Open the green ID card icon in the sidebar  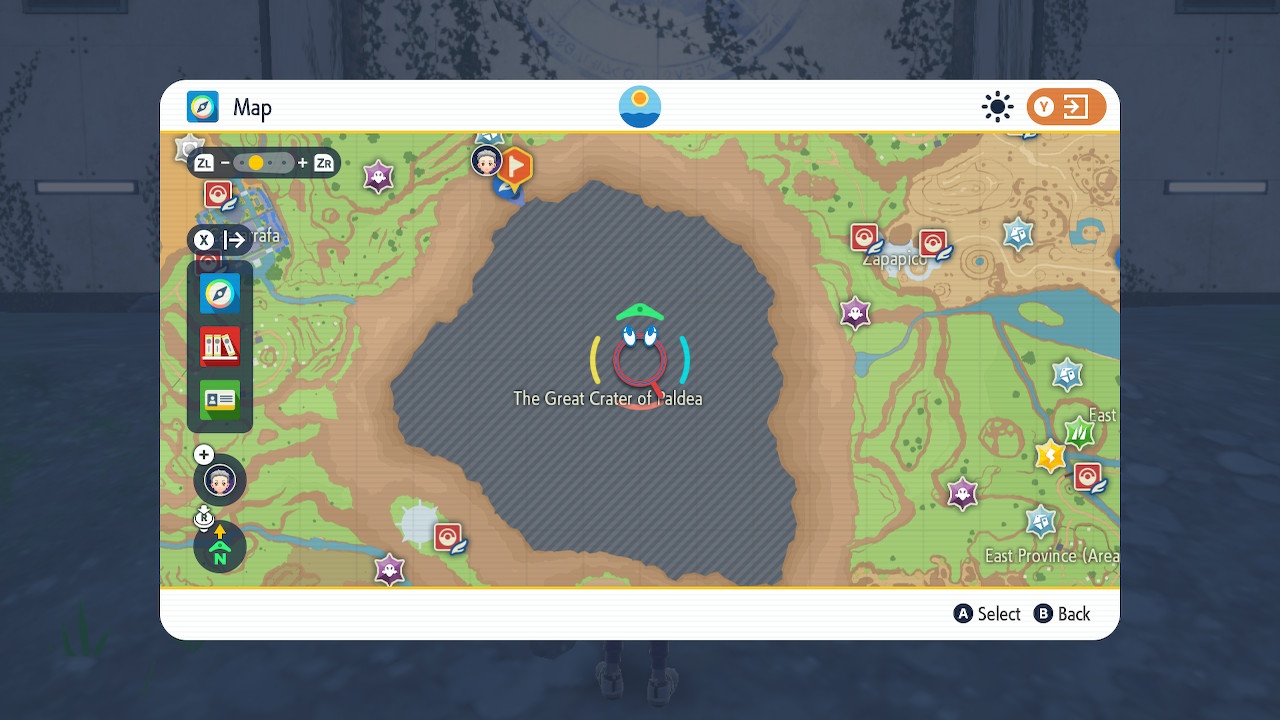click(220, 400)
